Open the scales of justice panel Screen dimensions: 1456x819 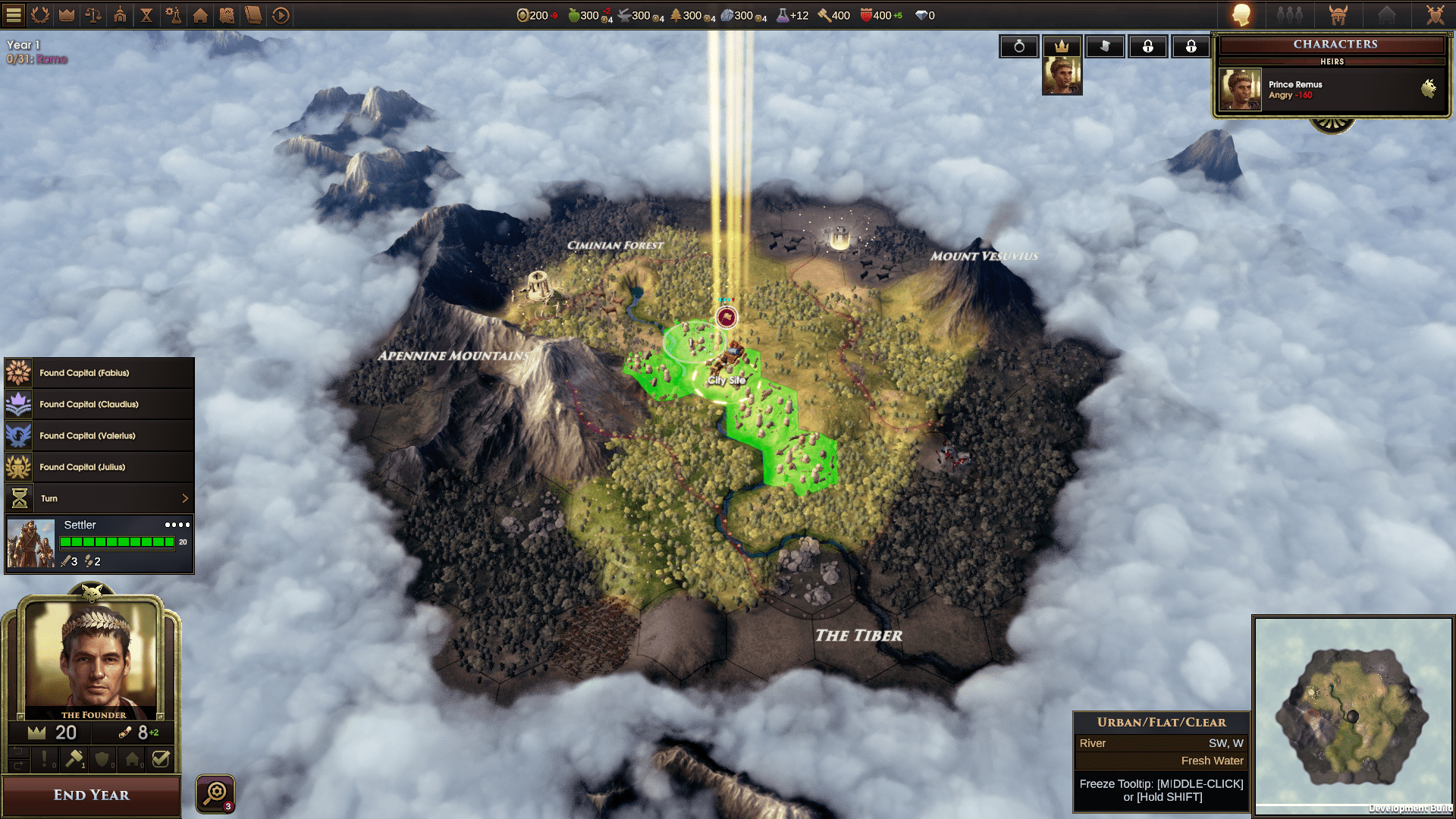click(93, 14)
